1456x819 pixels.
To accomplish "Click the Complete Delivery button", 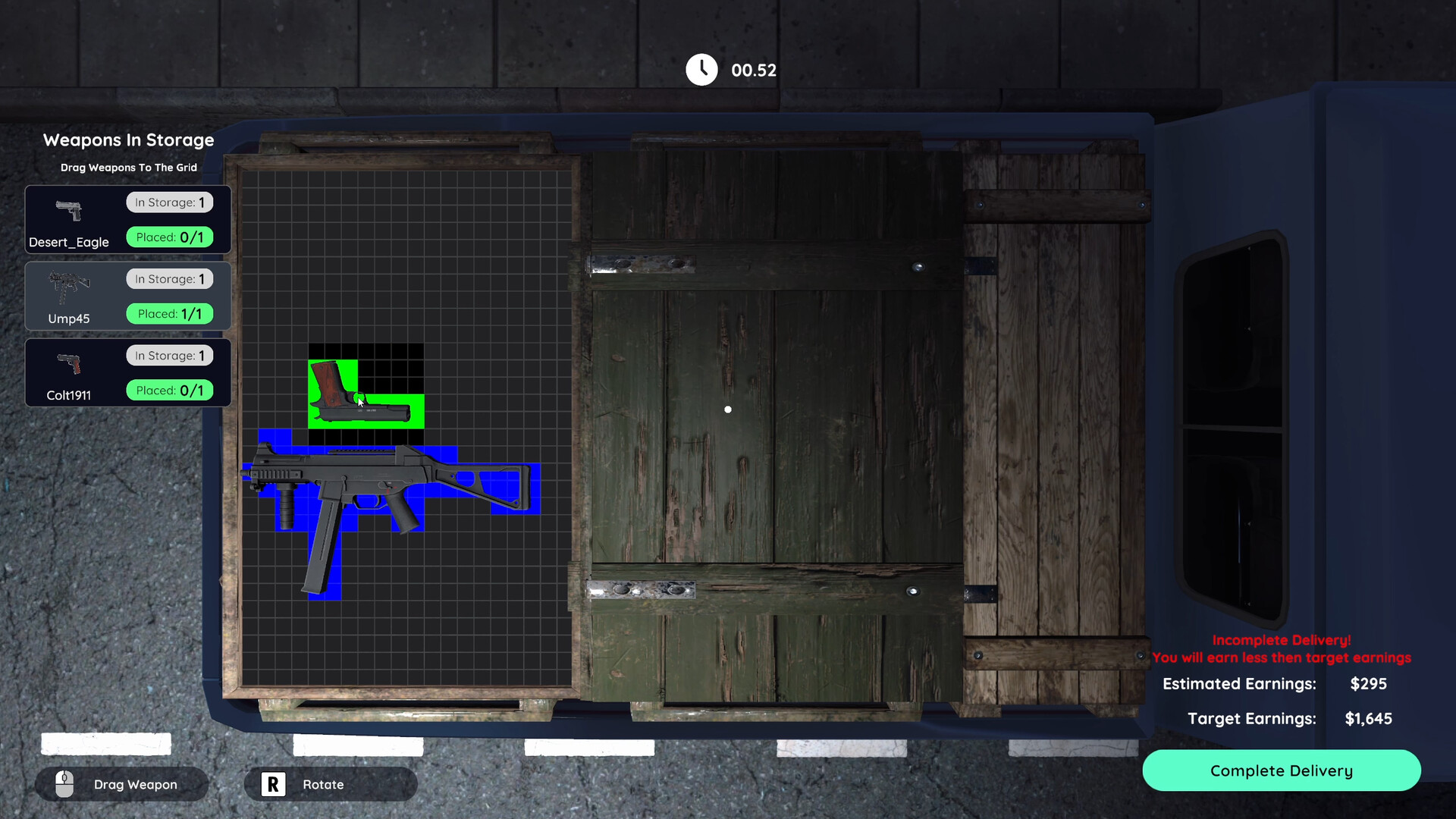I will [x=1281, y=770].
